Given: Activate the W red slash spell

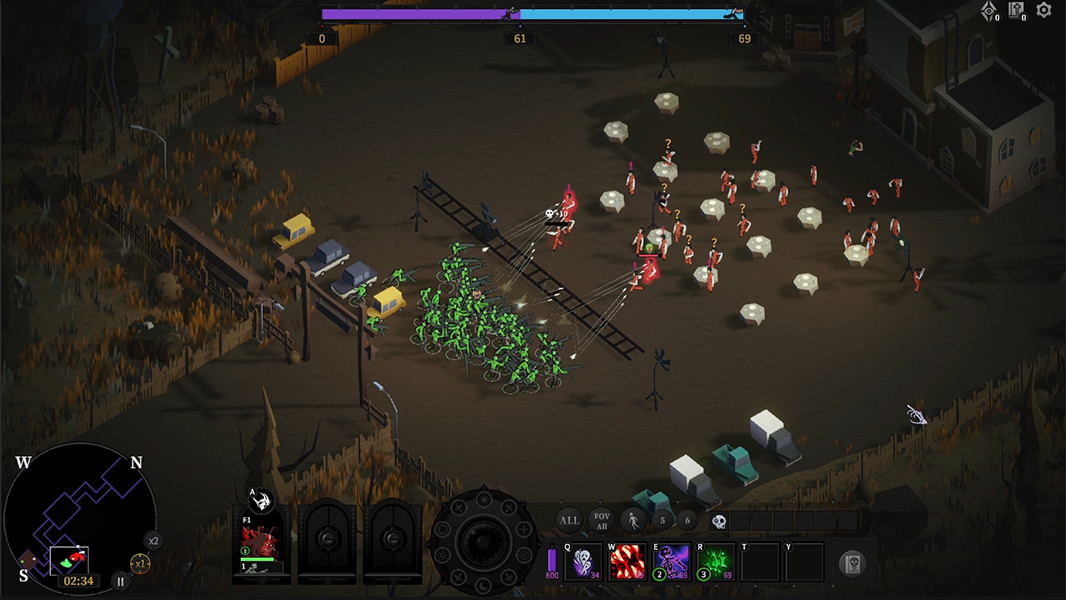Looking at the screenshot, I should pyautogui.click(x=627, y=562).
